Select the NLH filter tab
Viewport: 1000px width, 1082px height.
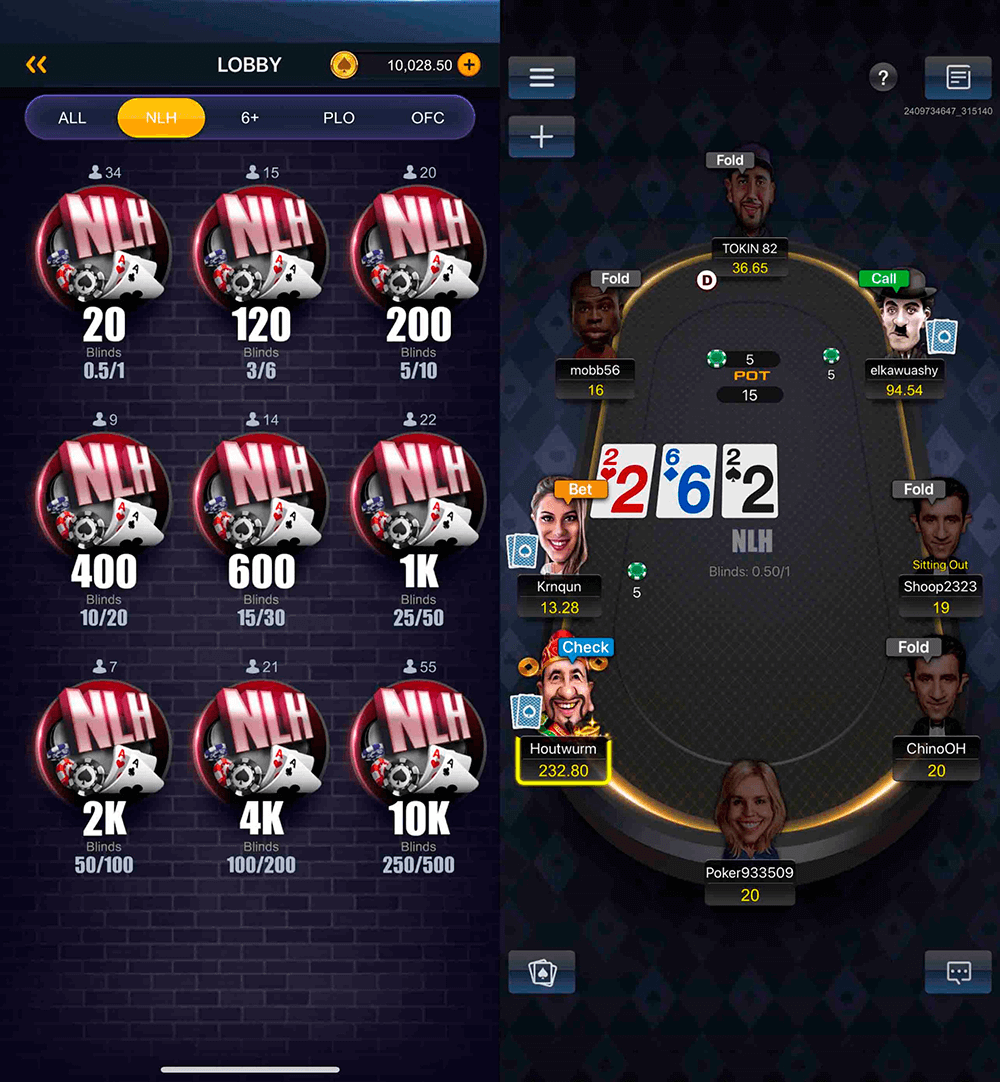[161, 118]
